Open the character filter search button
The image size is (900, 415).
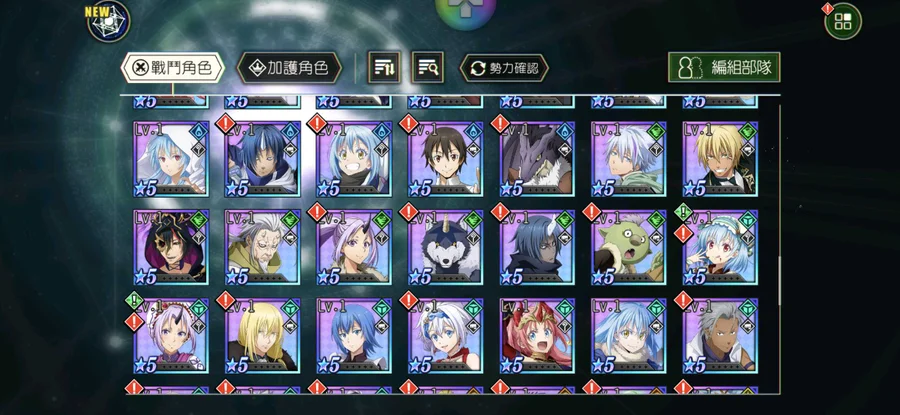click(x=430, y=68)
